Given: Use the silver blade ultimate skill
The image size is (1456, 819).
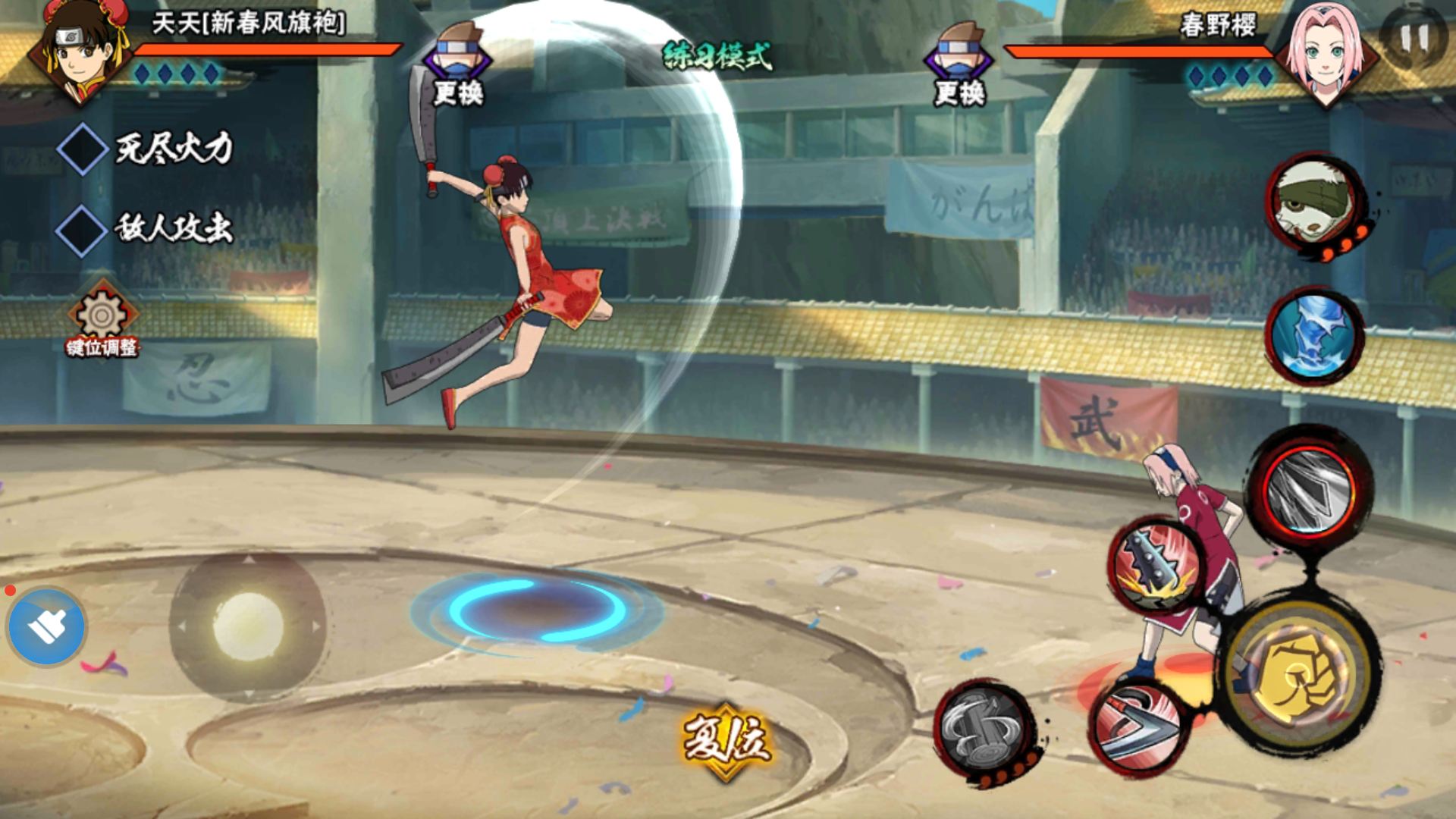Looking at the screenshot, I should [x=1310, y=490].
